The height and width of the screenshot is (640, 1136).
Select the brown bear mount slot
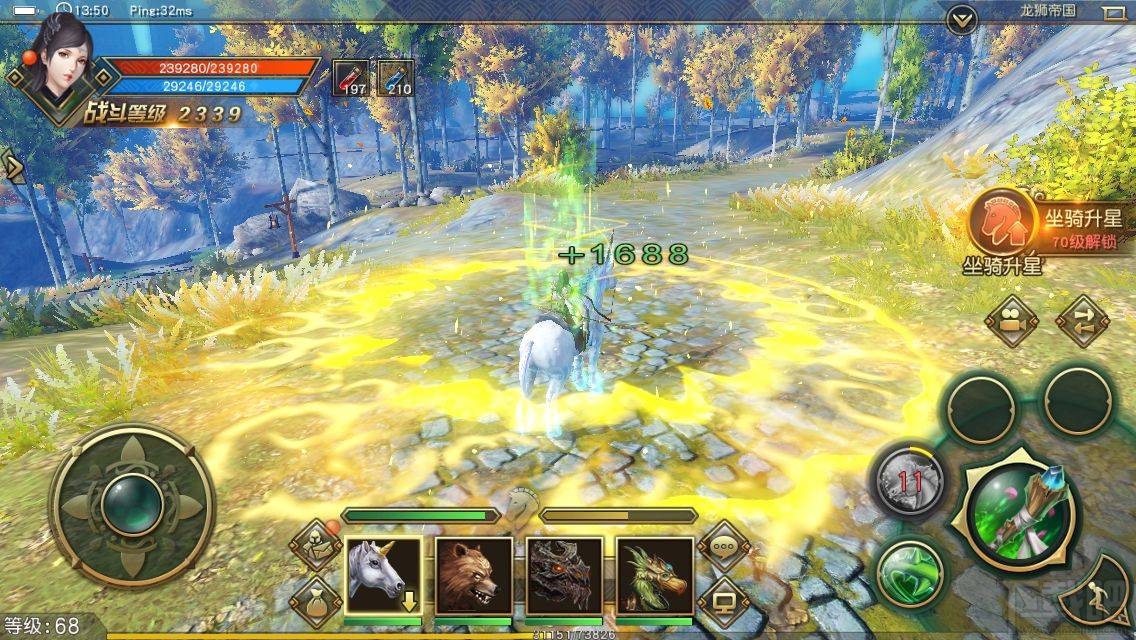point(473,575)
